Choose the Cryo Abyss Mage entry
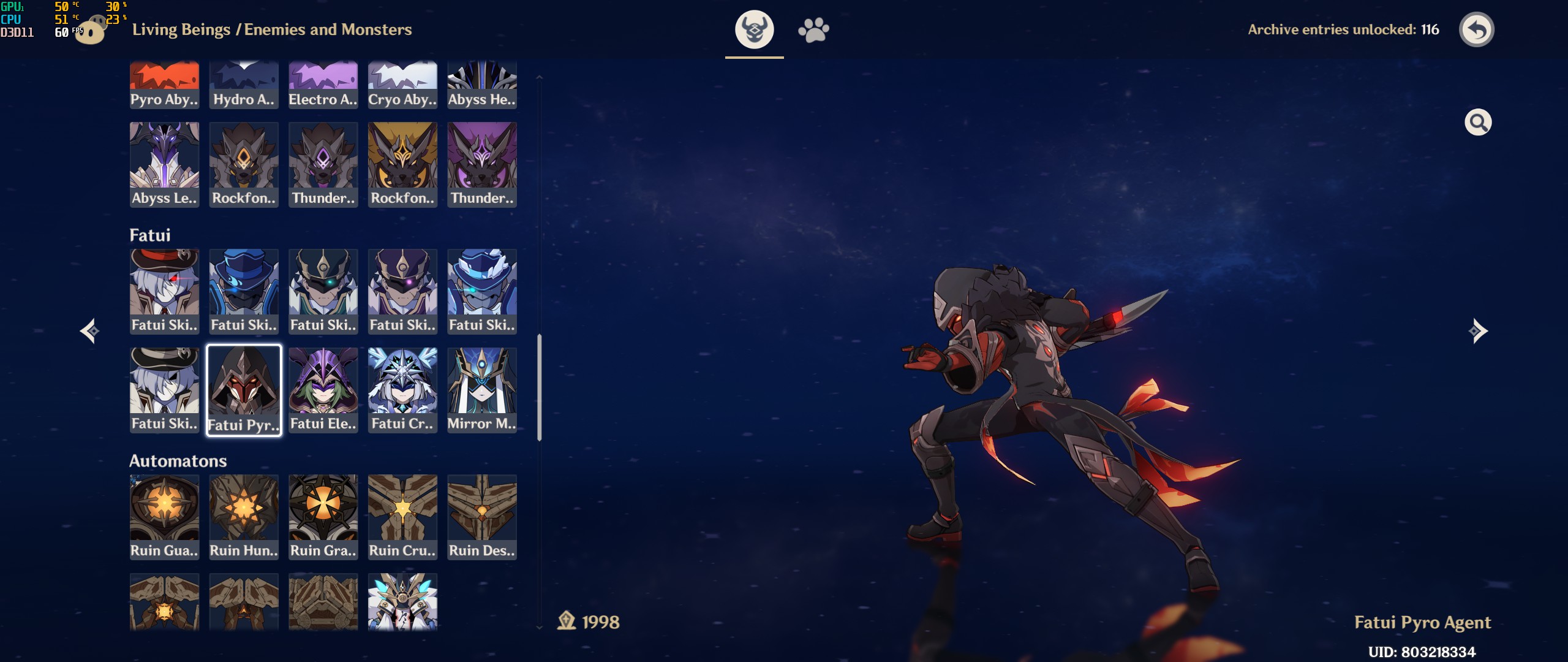1568x662 pixels. pos(402,85)
